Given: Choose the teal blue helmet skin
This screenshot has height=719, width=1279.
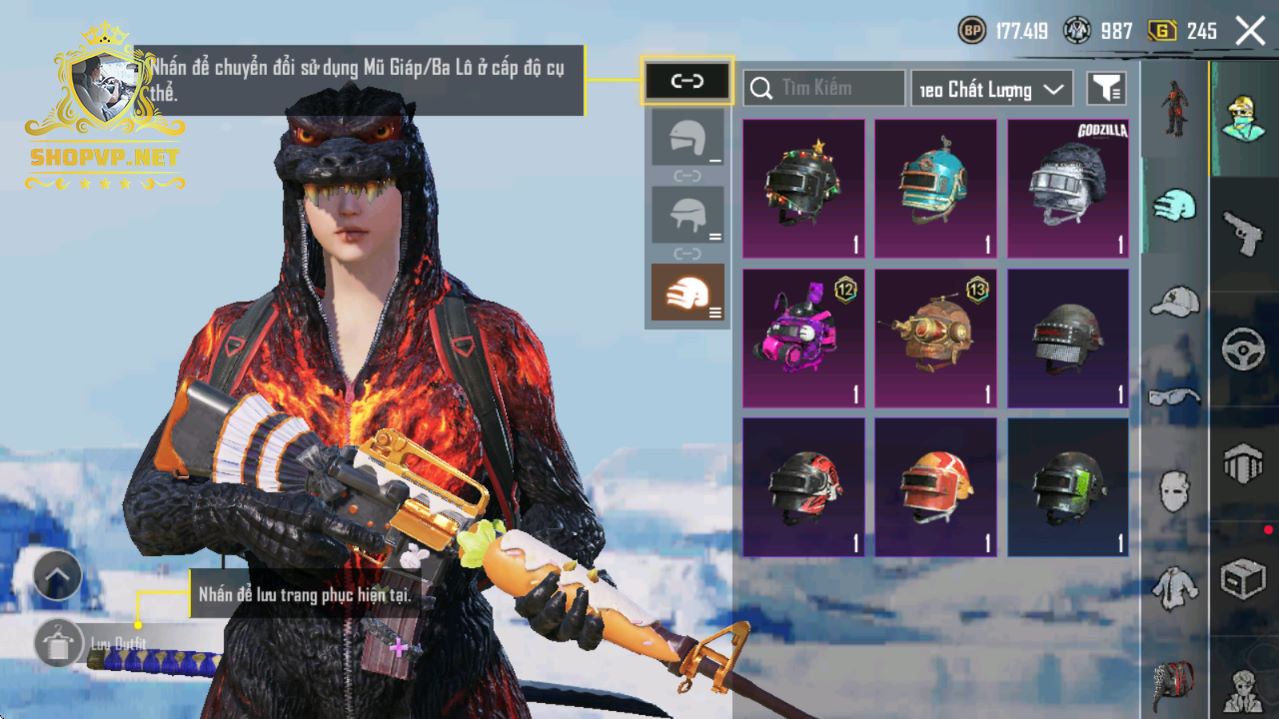Looking at the screenshot, I should pos(936,189).
